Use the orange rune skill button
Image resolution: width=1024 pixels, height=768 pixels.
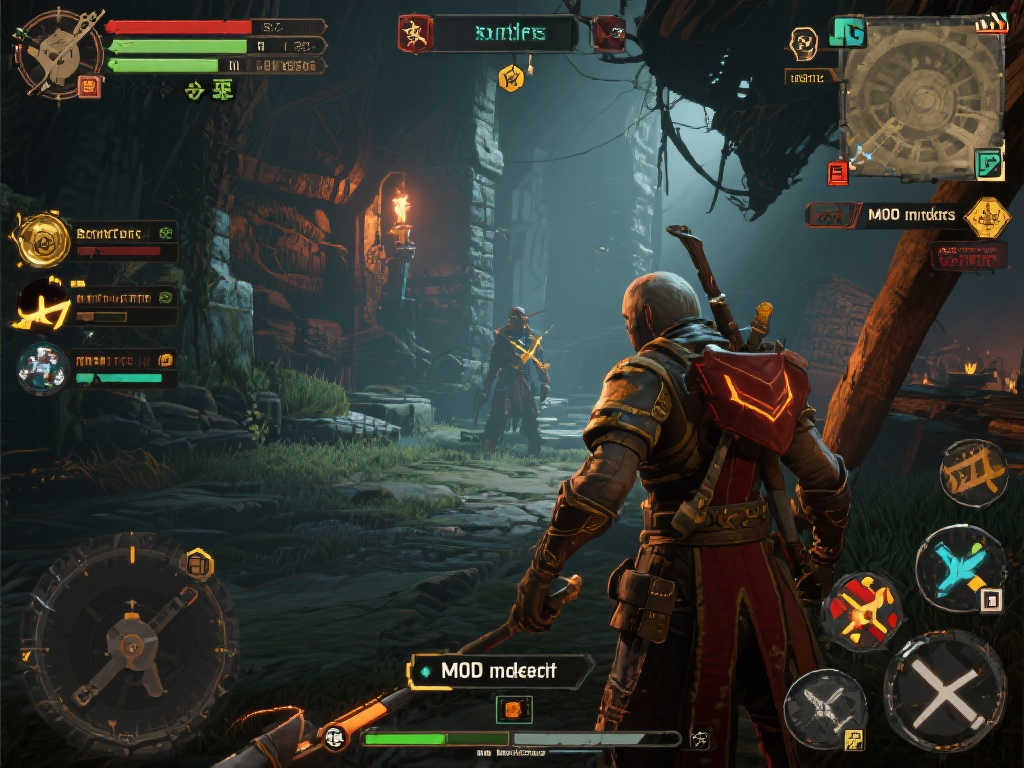[973, 473]
